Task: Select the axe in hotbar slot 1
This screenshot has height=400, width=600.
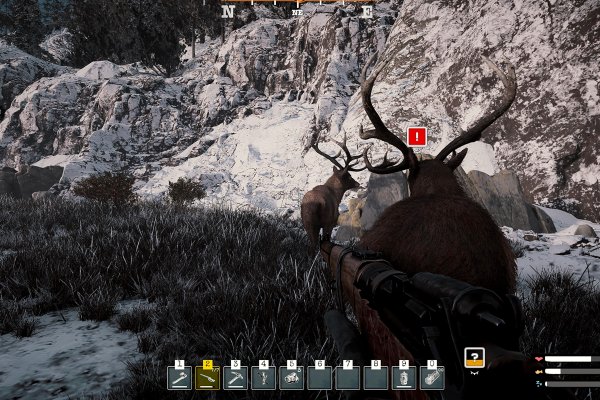Action: (179, 378)
